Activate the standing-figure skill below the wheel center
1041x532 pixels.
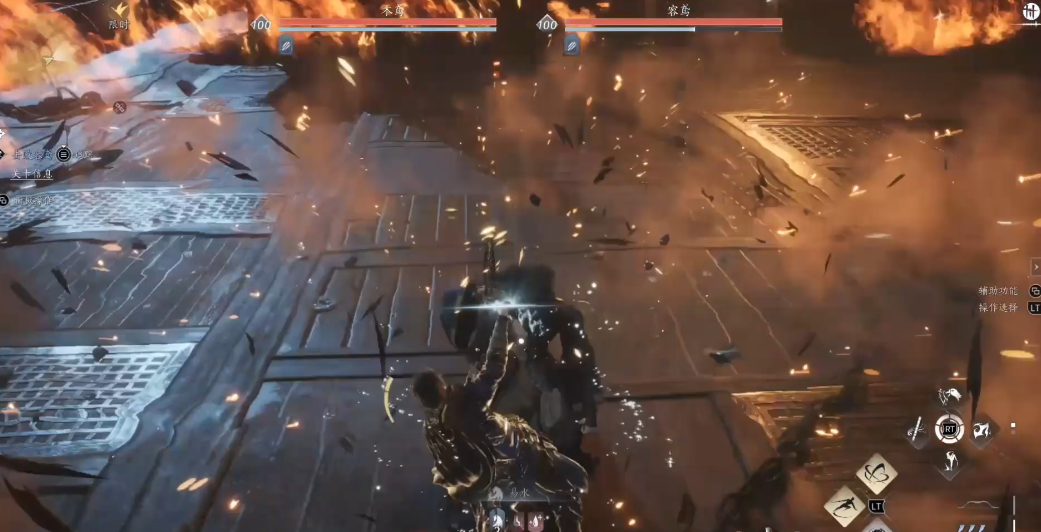pyautogui.click(x=949, y=461)
